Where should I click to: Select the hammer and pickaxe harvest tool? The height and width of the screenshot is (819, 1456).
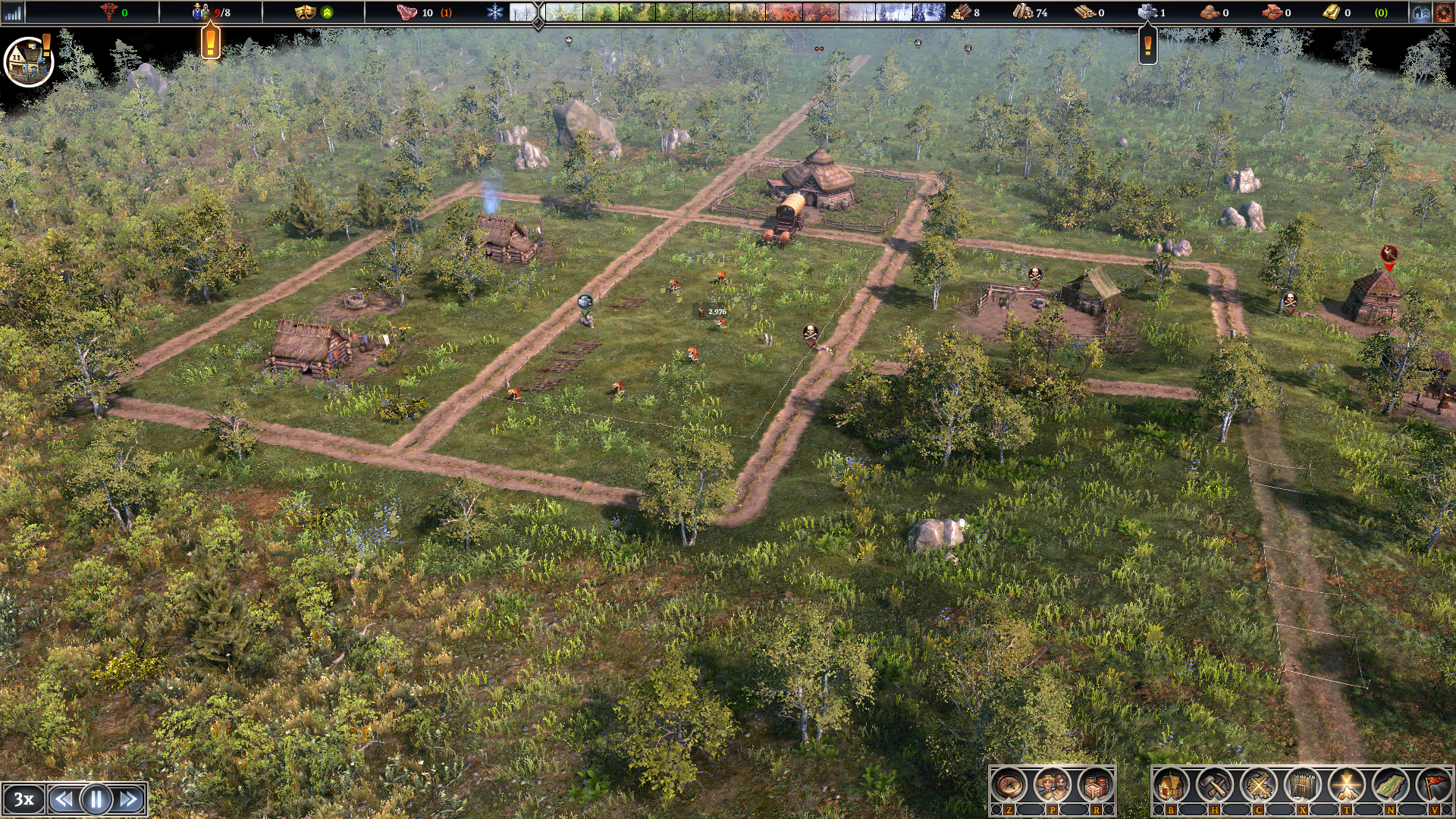(1215, 786)
